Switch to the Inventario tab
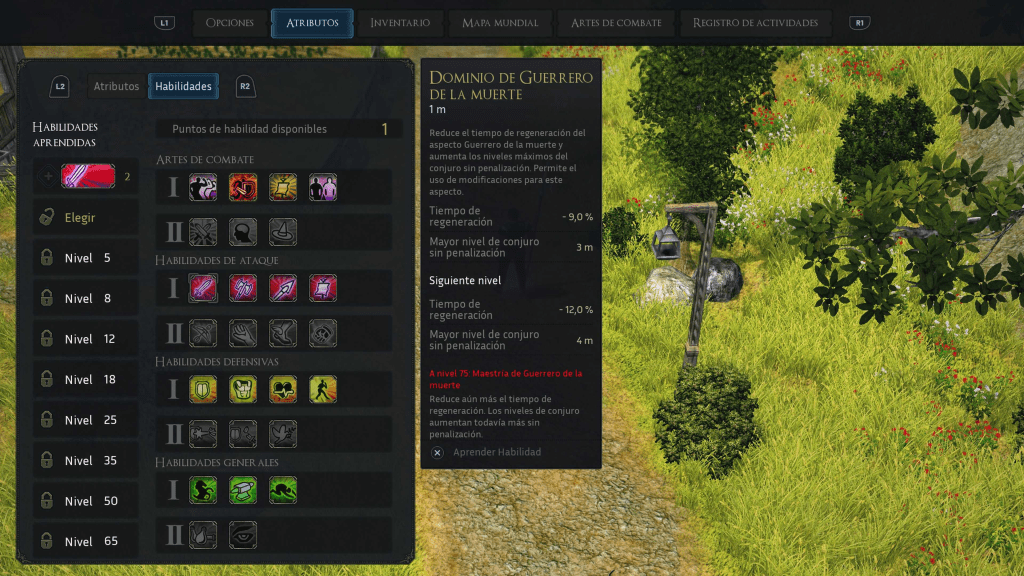Viewport: 1024px width, 576px height. 400,23
